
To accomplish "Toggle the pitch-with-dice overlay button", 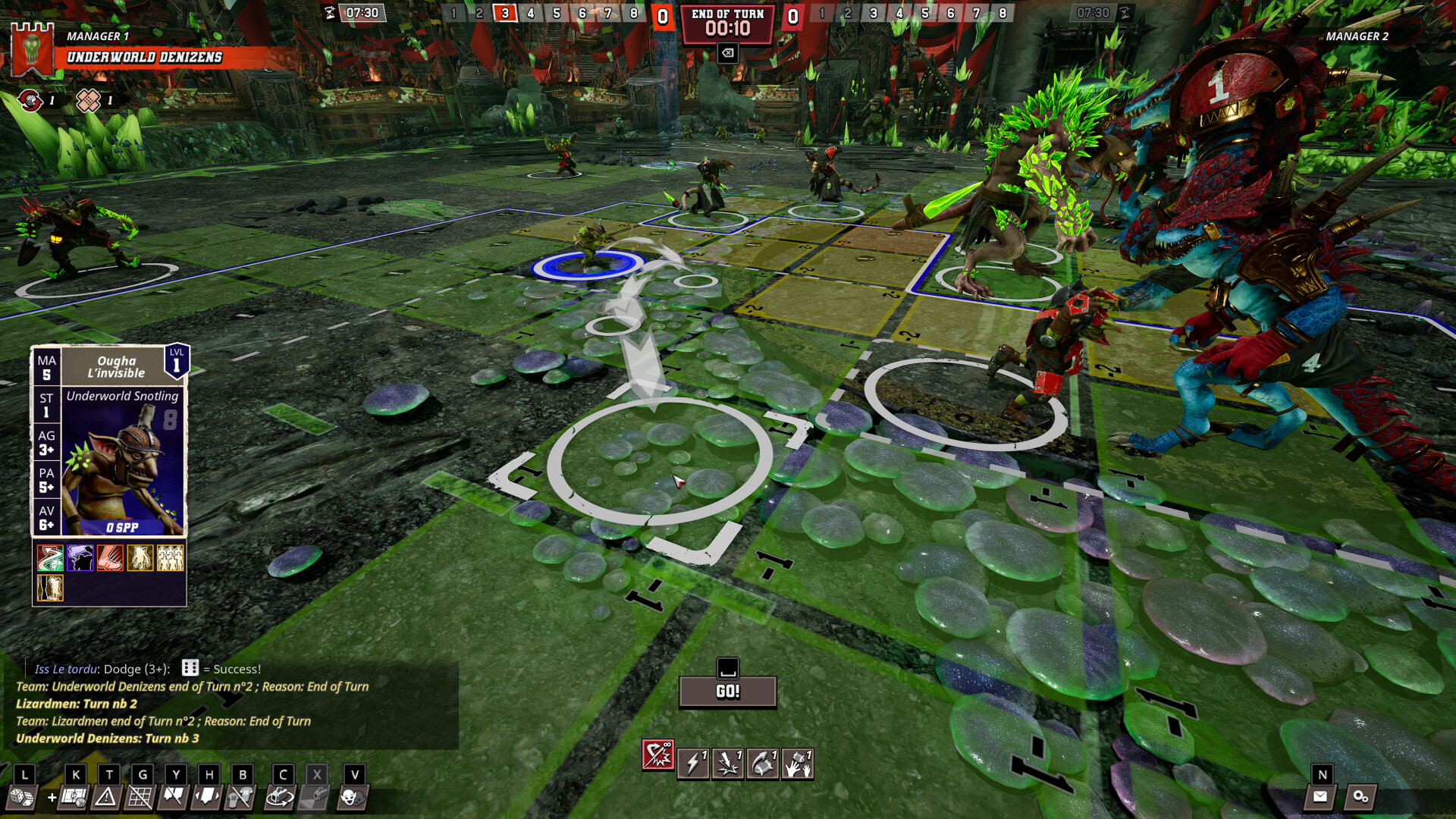I will (x=74, y=797).
